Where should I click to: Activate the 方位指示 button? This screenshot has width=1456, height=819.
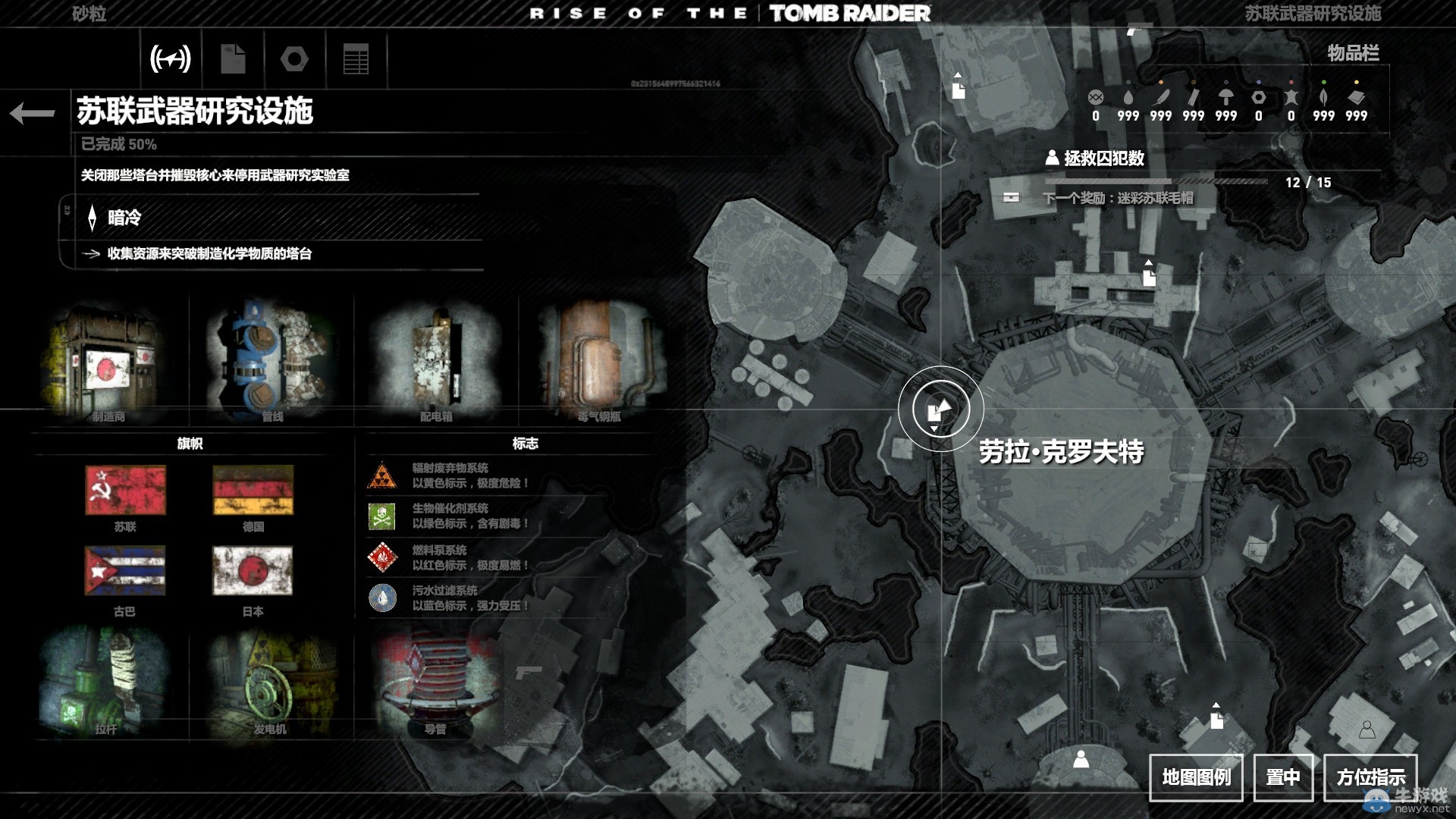[x=1370, y=777]
